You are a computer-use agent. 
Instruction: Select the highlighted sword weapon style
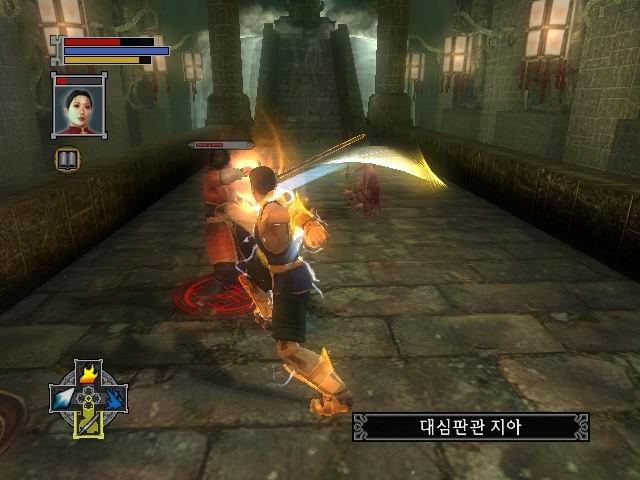click(90, 423)
